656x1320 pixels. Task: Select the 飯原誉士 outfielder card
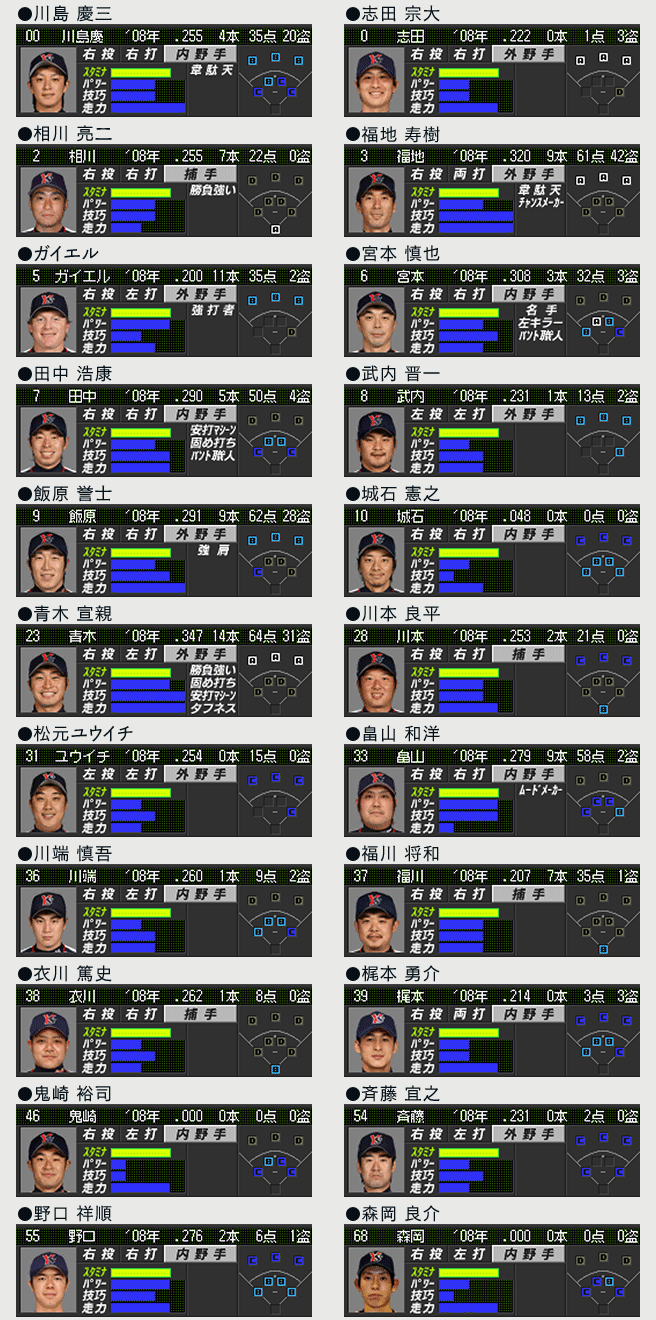(x=164, y=552)
